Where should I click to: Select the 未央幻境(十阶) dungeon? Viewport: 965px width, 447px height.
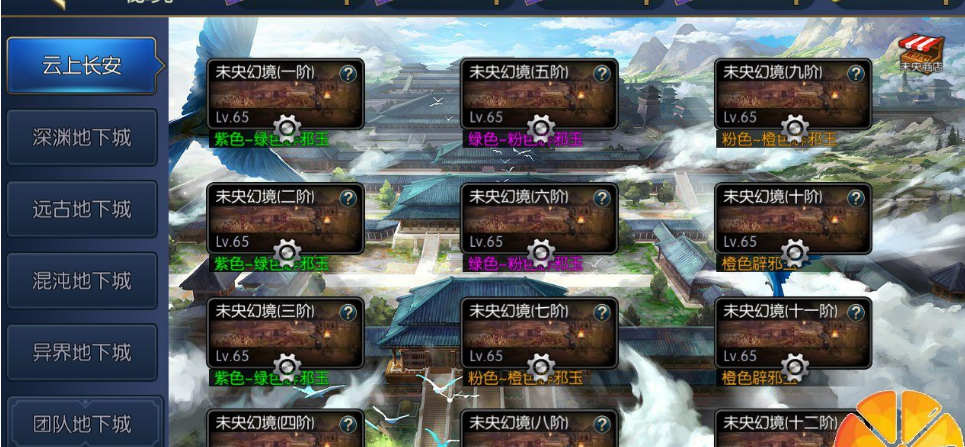793,220
